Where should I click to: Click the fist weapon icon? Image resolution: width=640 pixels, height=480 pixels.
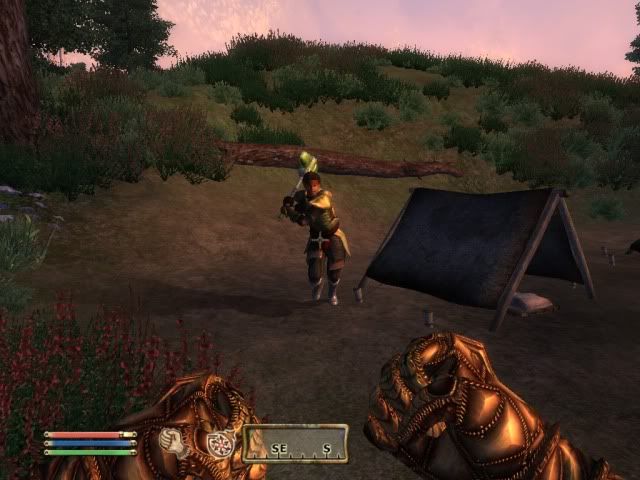click(x=176, y=443)
